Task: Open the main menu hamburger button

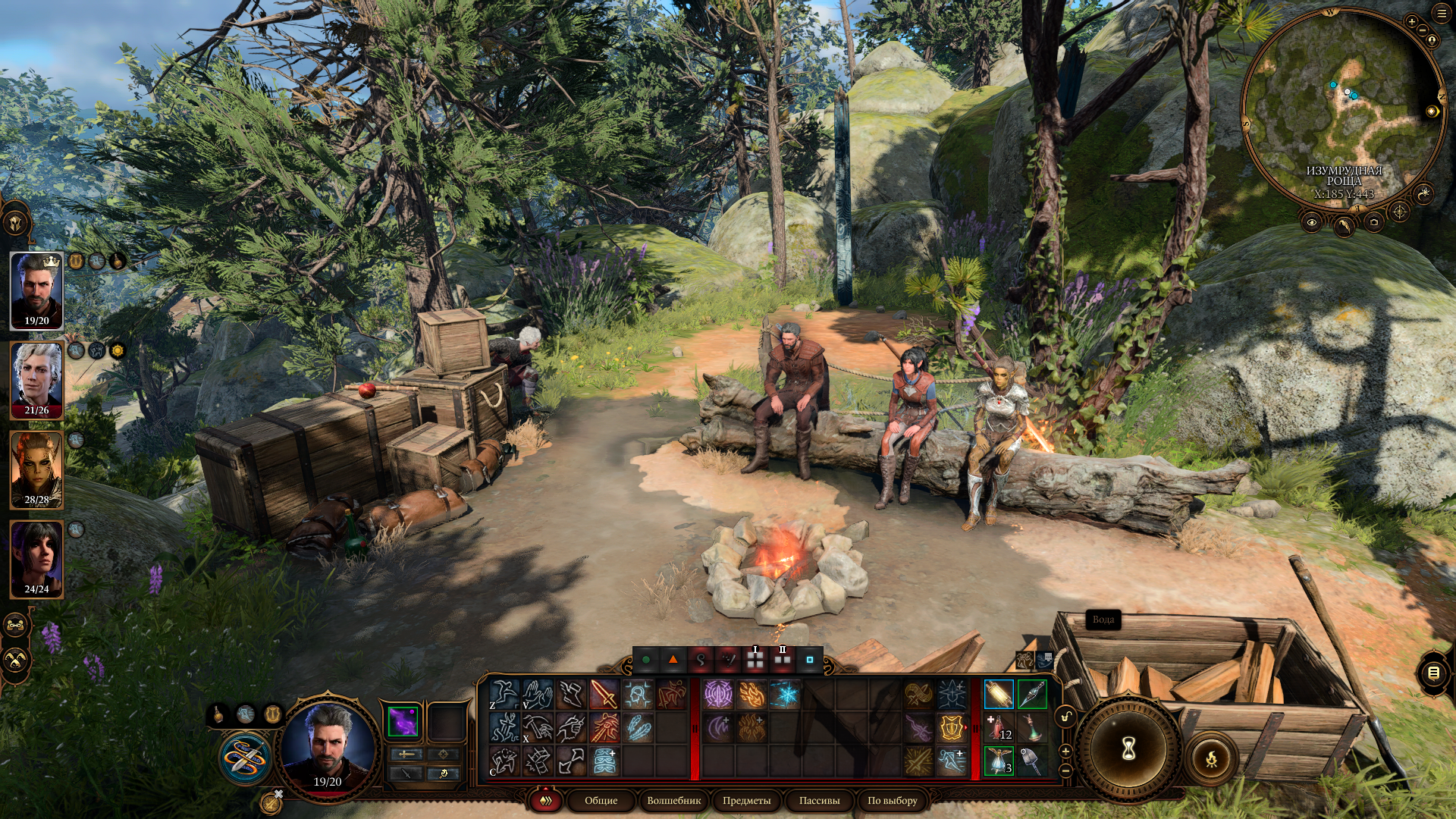Action: point(1442,14)
